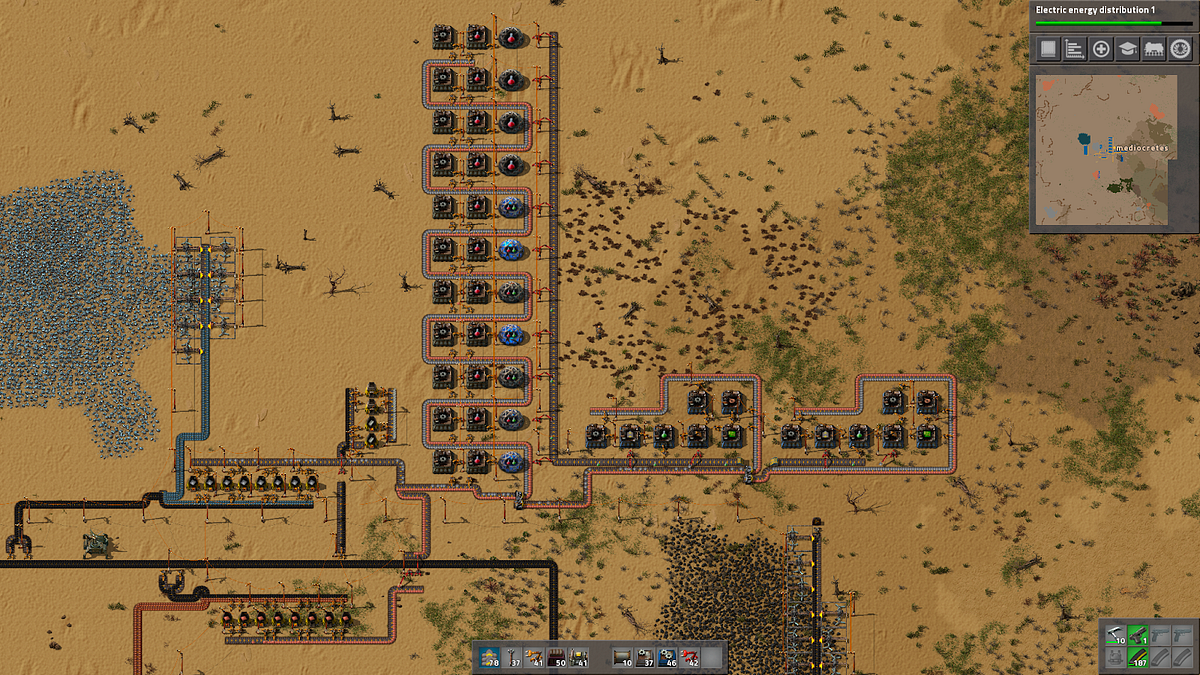Choose the blue assembling machine slot
This screenshot has height=675, width=1200.
pyautogui.click(x=667, y=656)
